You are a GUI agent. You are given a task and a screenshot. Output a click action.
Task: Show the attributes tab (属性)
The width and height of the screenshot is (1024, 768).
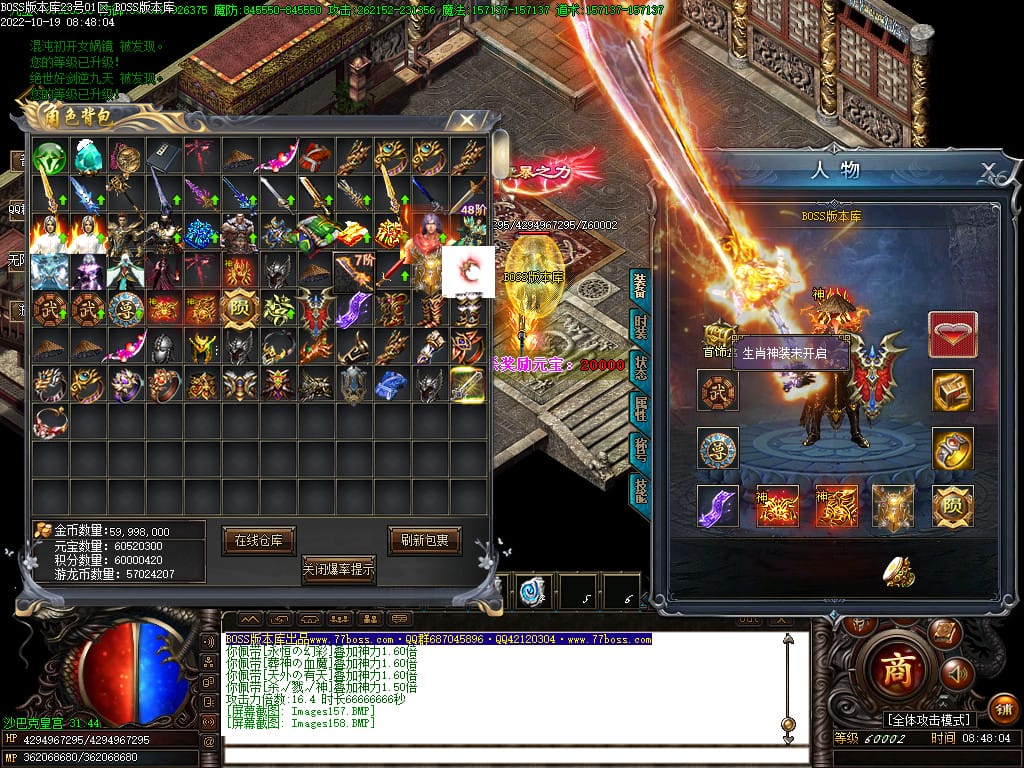(639, 407)
